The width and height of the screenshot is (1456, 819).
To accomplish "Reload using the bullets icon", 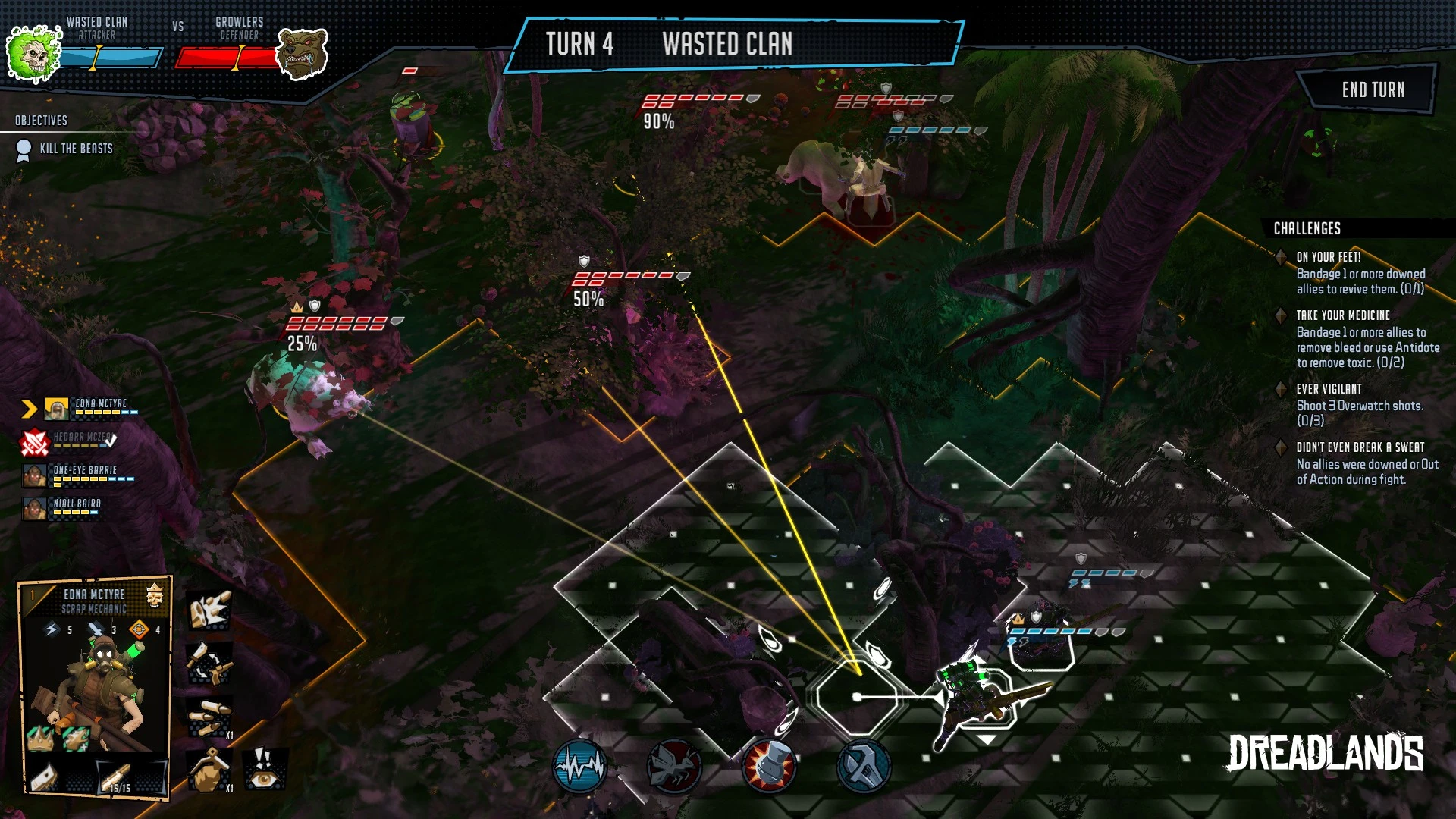I will 209,717.
